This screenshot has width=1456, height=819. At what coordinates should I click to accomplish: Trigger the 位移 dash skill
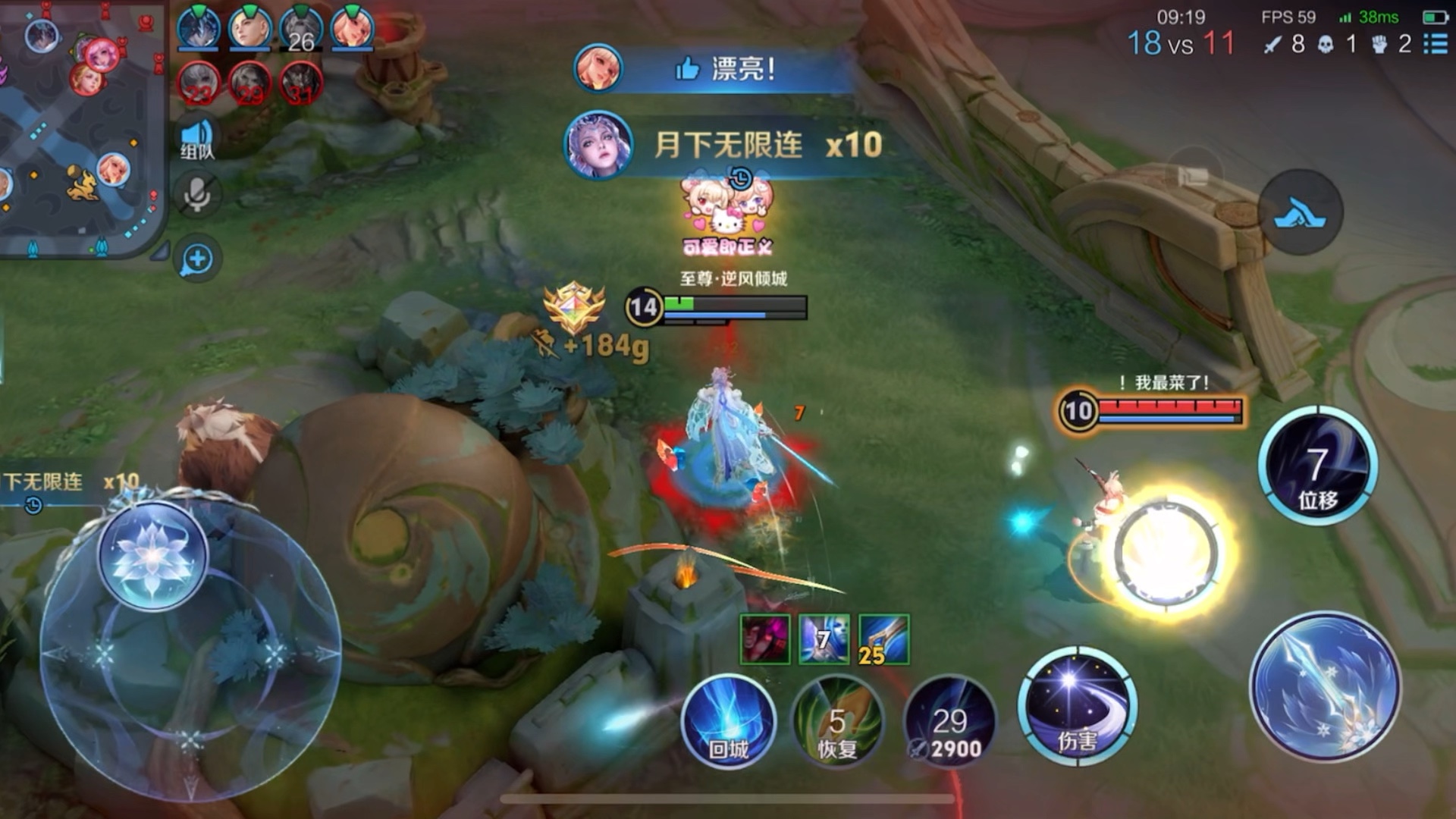click(x=1318, y=466)
